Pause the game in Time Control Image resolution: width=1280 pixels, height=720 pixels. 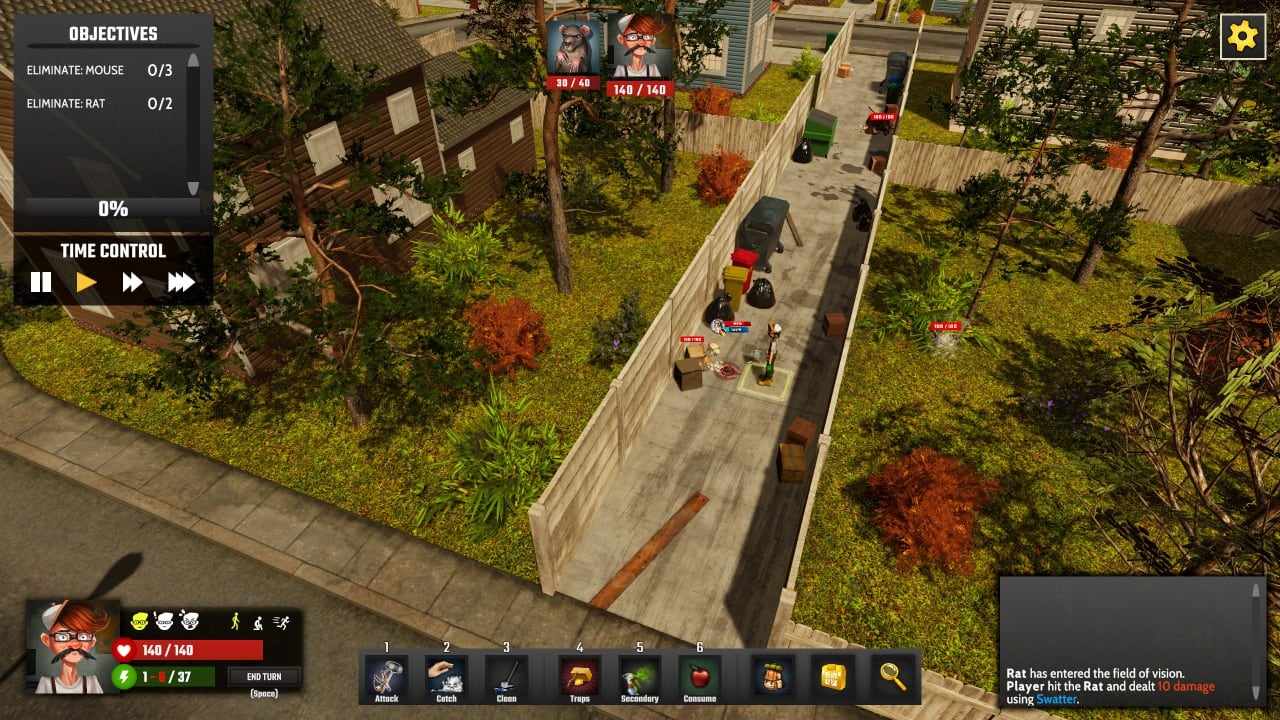coord(41,282)
